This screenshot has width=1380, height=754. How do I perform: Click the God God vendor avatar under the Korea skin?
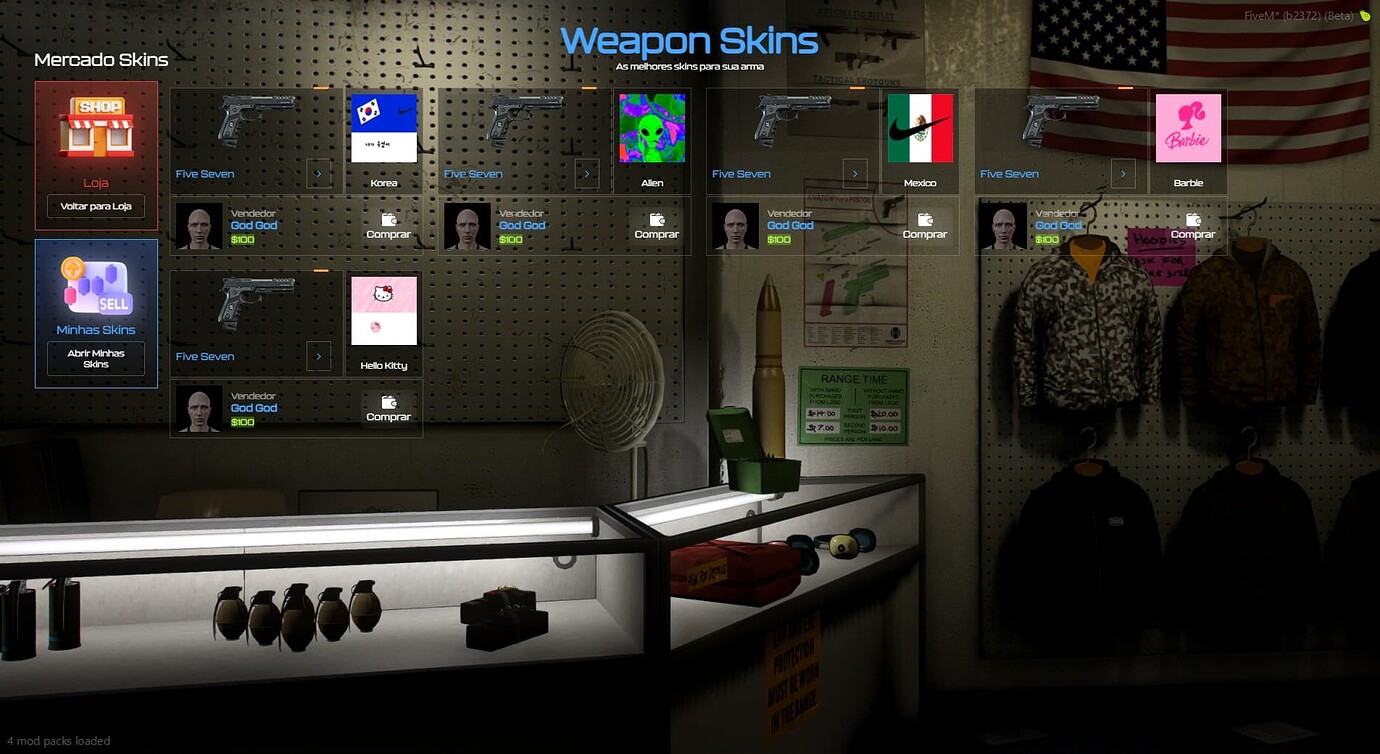199,225
